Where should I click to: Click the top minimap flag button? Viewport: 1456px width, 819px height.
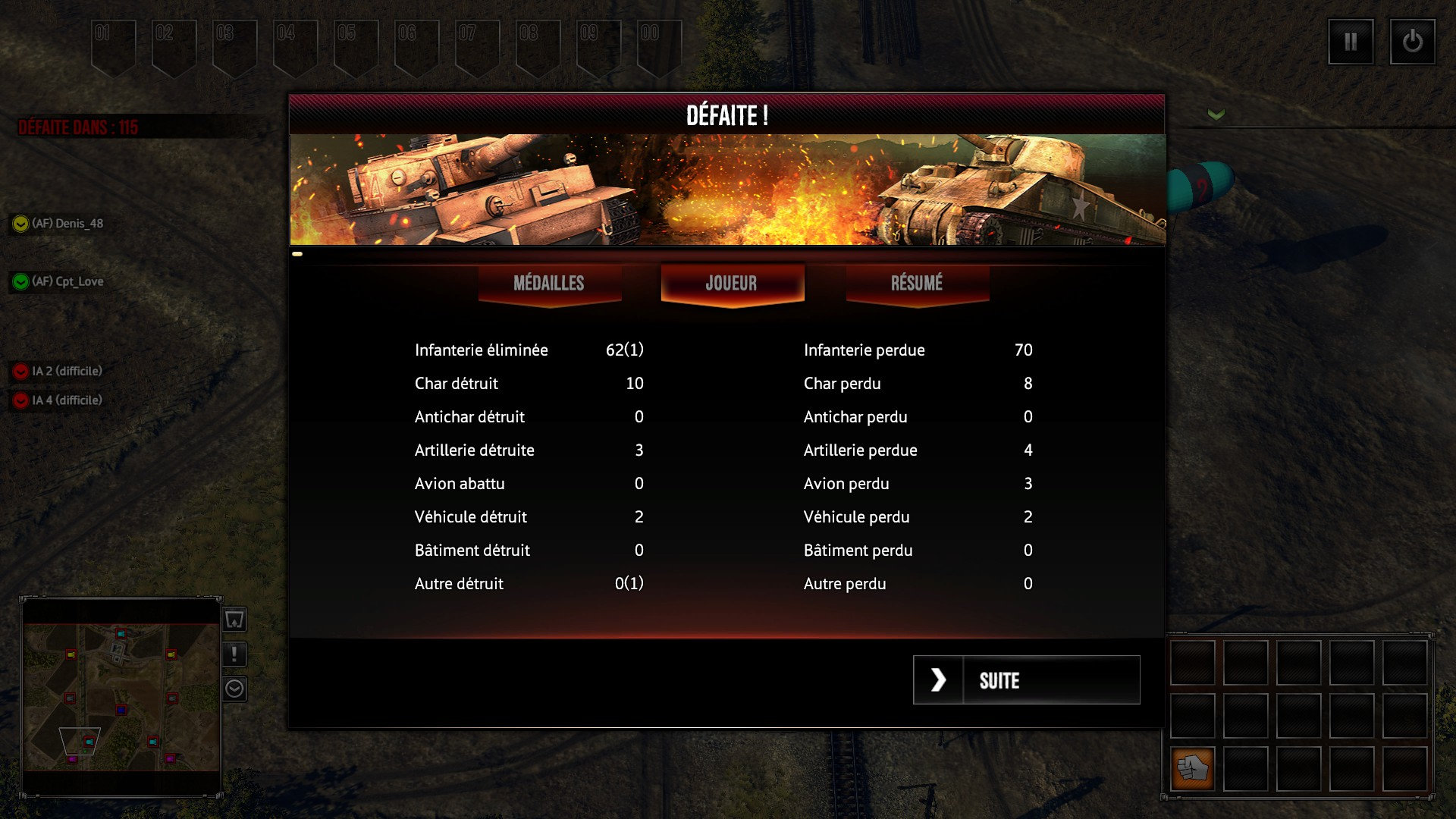pos(234,620)
